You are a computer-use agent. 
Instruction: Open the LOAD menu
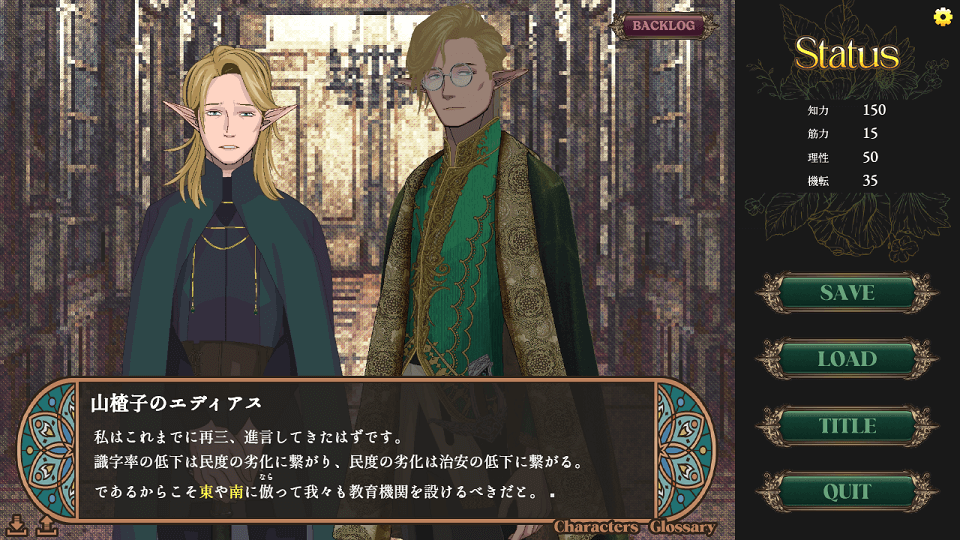point(847,359)
